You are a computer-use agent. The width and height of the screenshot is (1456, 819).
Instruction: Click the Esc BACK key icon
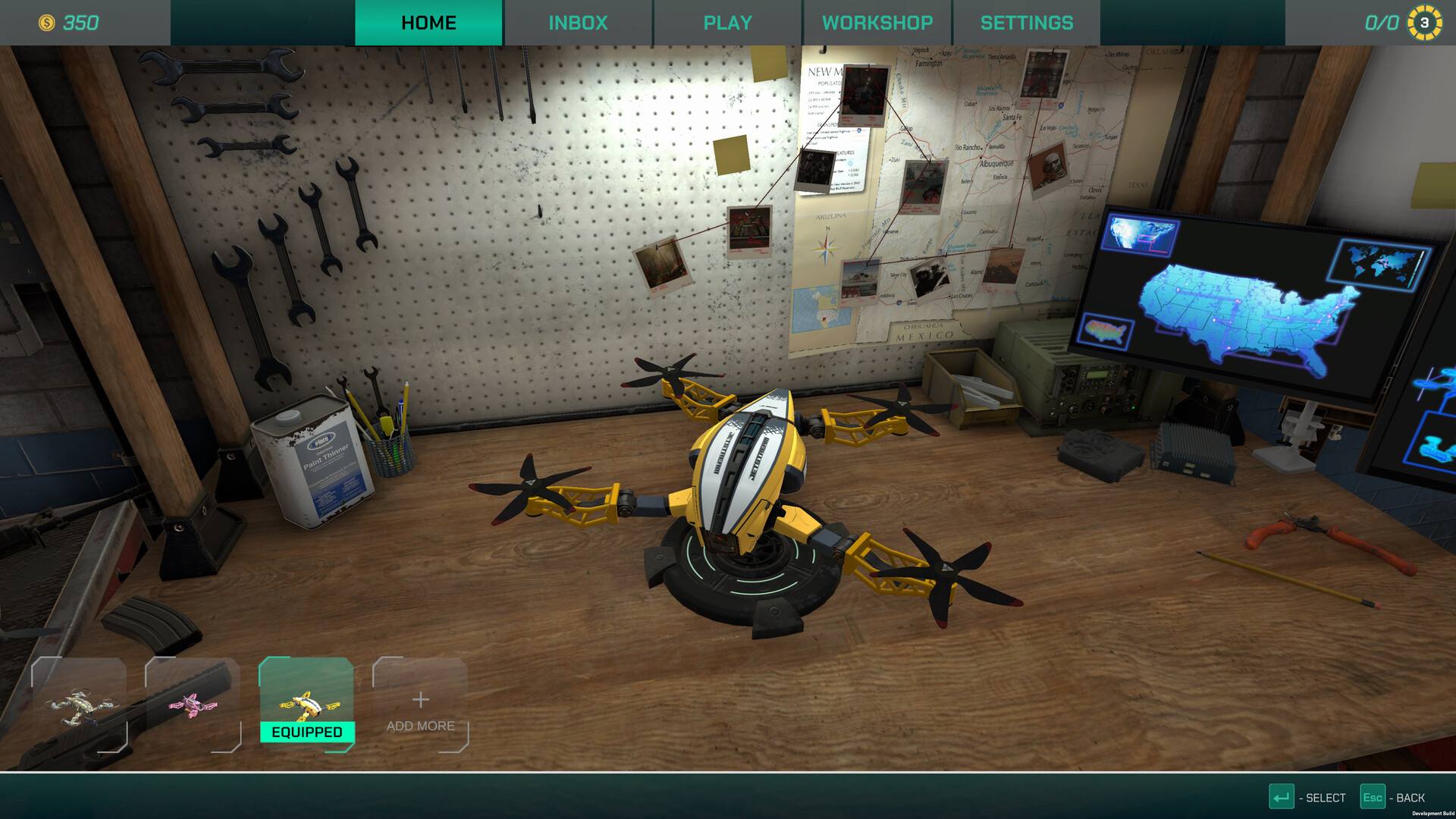pyautogui.click(x=1375, y=797)
